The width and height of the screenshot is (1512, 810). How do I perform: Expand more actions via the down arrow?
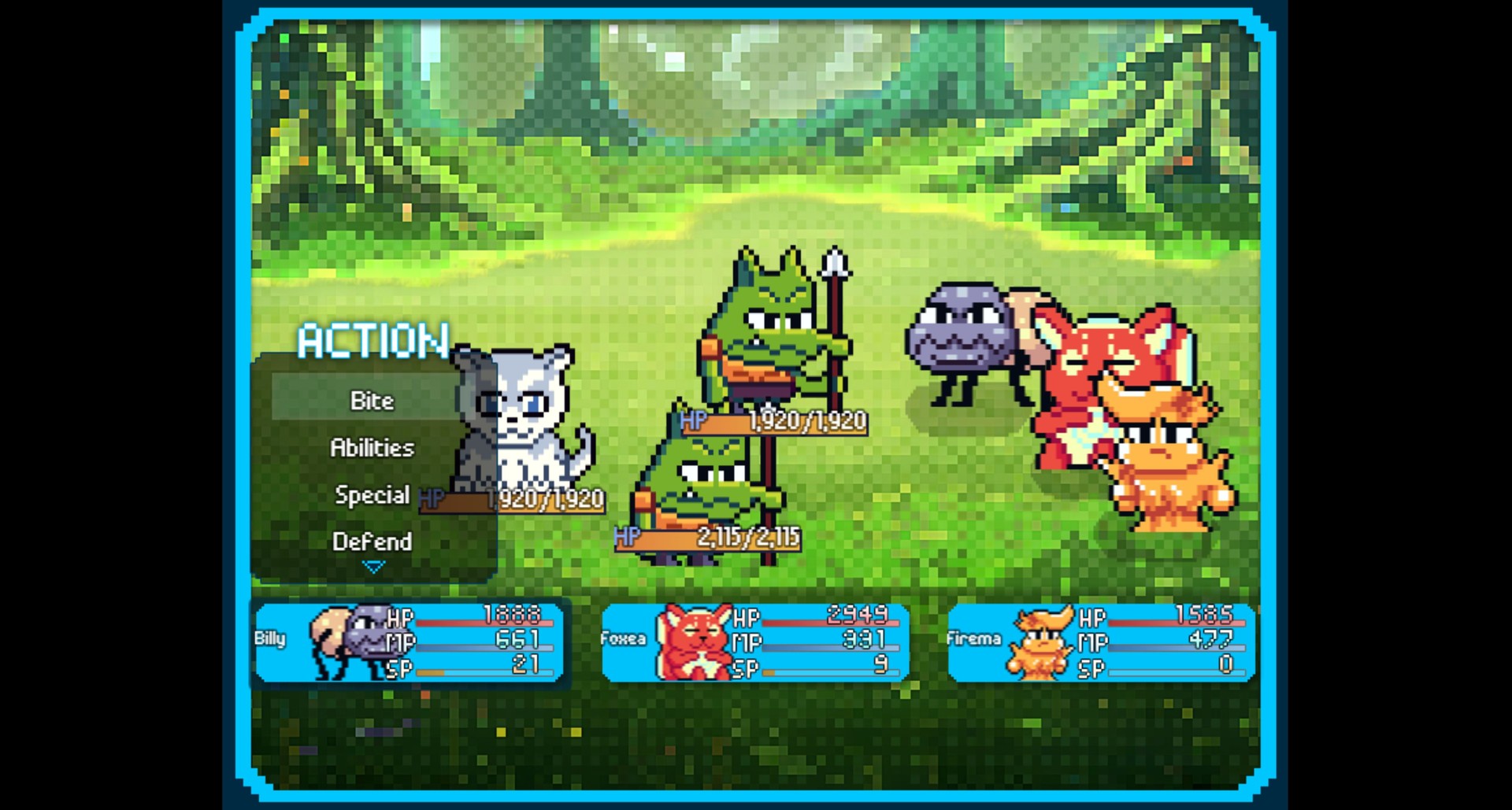click(372, 568)
